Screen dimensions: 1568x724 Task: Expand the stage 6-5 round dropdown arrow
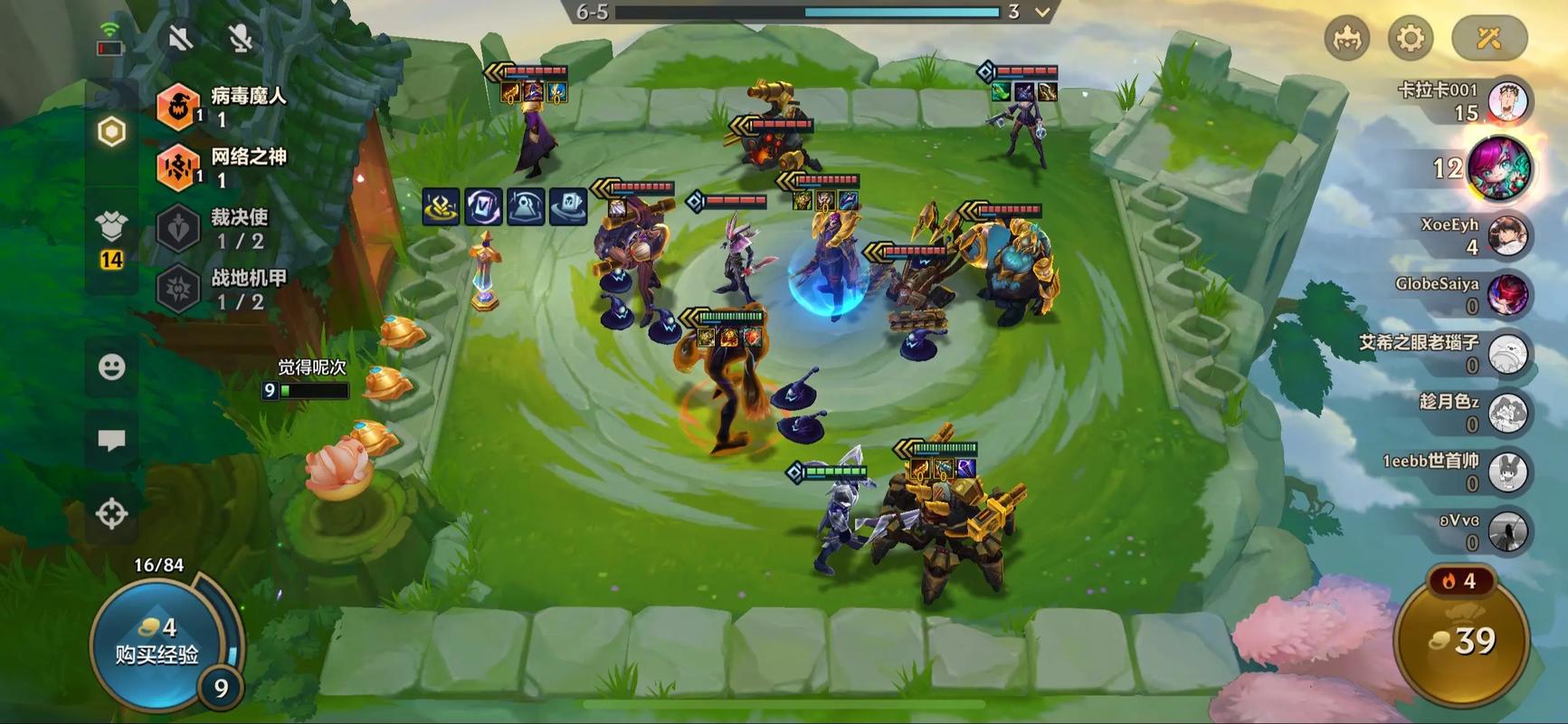1042,13
